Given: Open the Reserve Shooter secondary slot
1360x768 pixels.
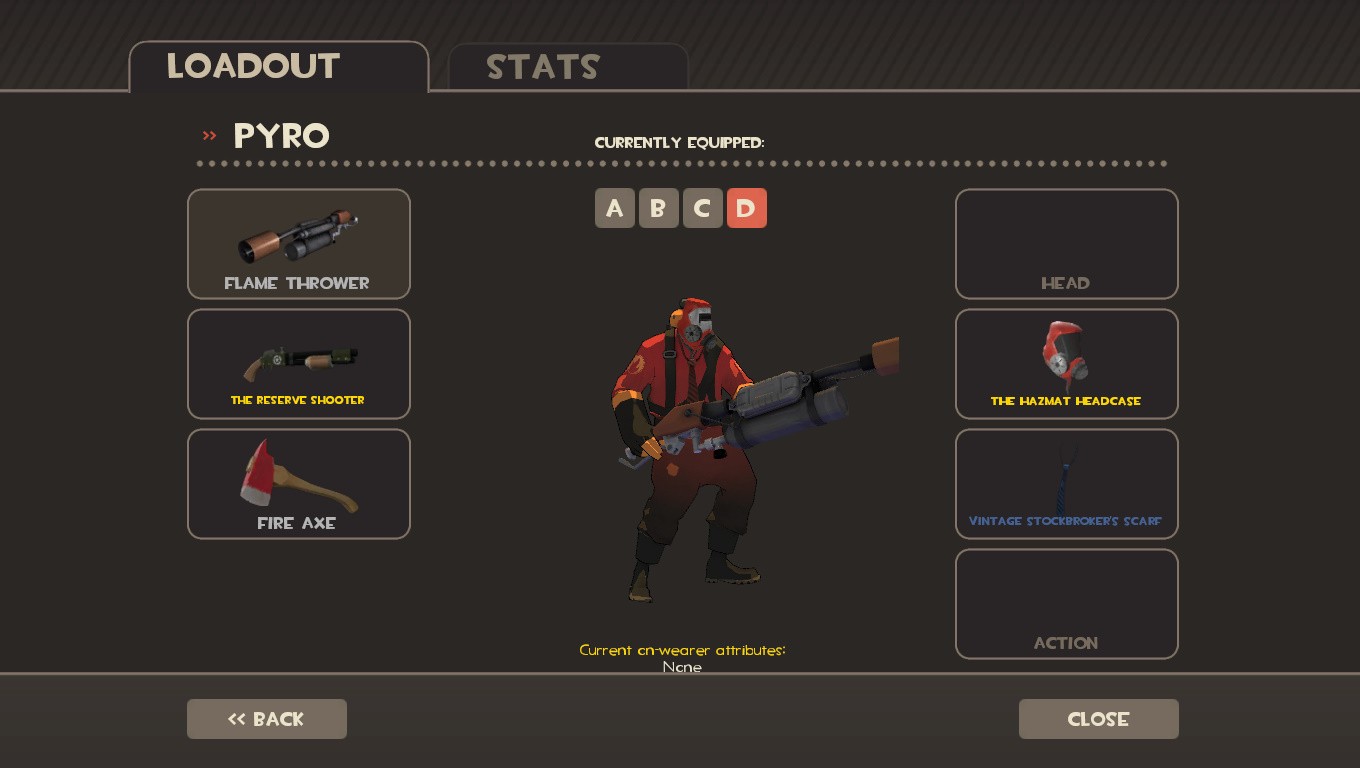Looking at the screenshot, I should point(298,363).
